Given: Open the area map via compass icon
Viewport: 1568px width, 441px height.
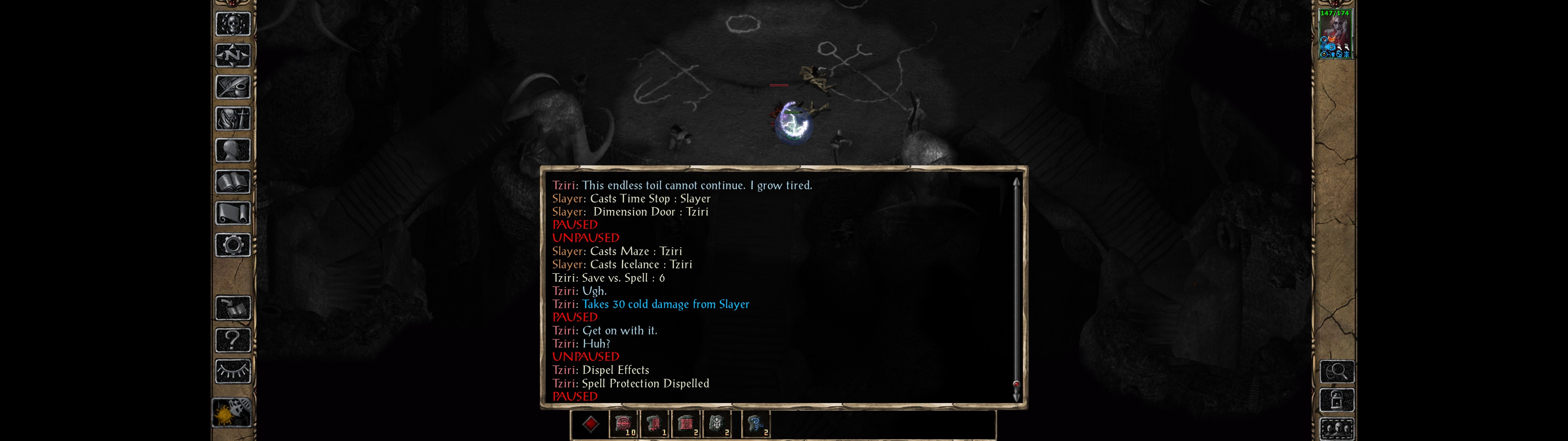Looking at the screenshot, I should 232,55.
